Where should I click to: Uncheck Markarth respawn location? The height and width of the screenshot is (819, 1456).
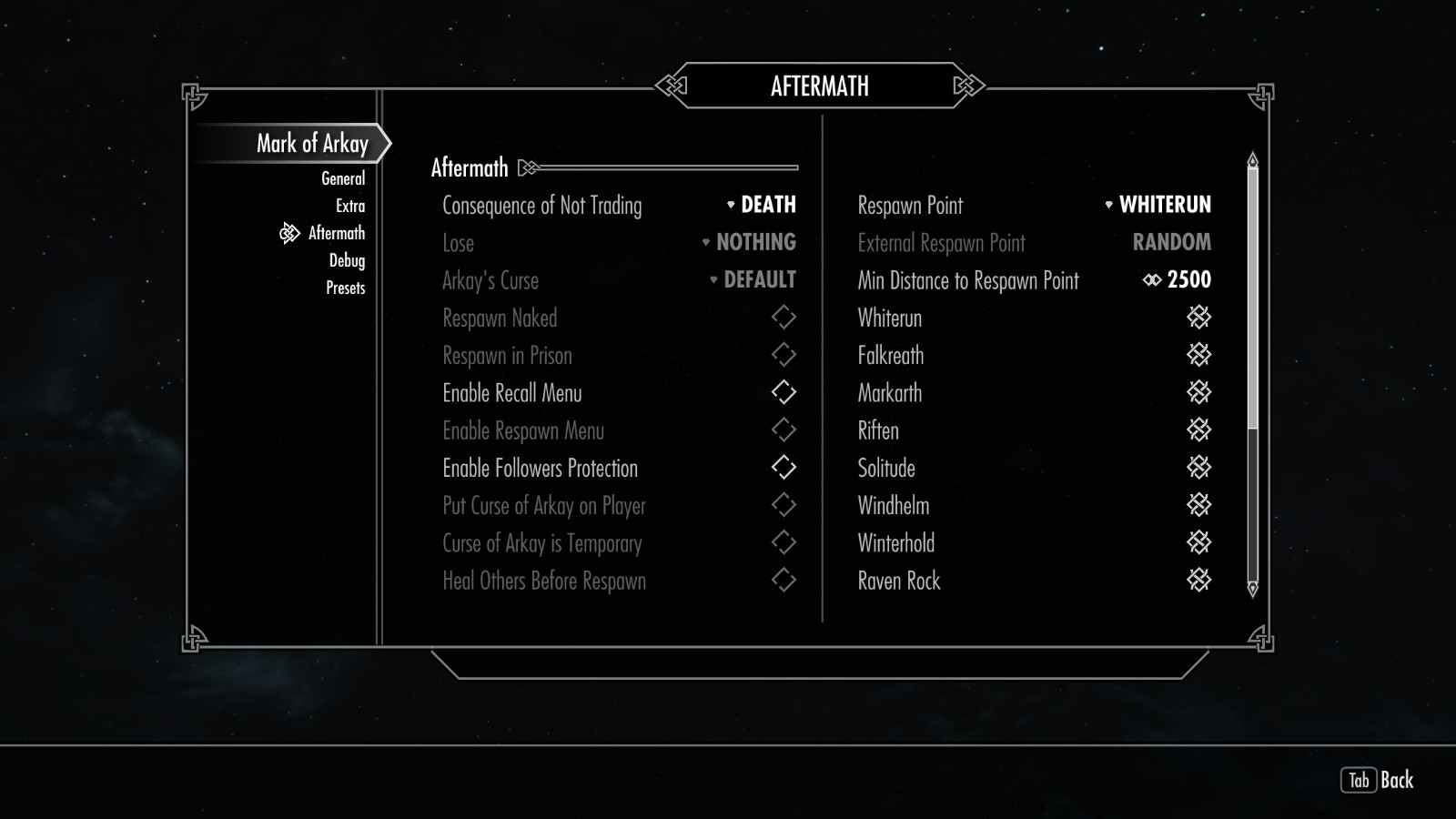click(x=1198, y=392)
